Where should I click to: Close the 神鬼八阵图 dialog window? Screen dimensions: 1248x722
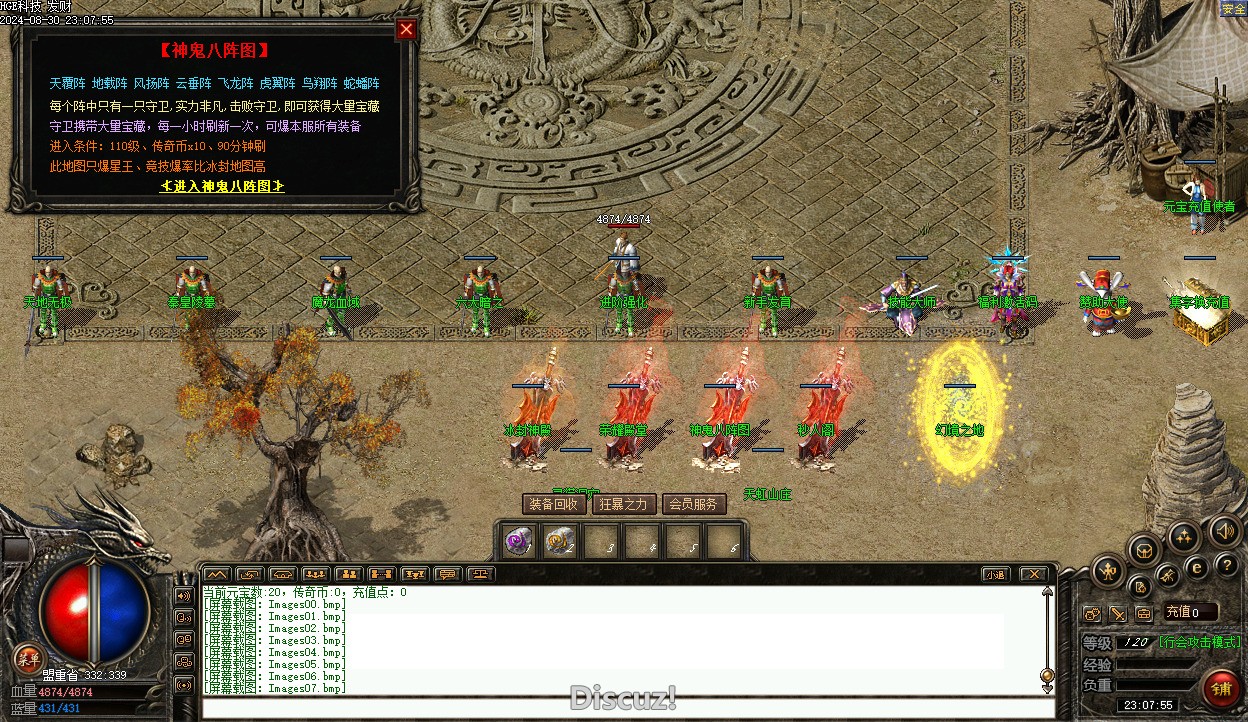click(406, 30)
